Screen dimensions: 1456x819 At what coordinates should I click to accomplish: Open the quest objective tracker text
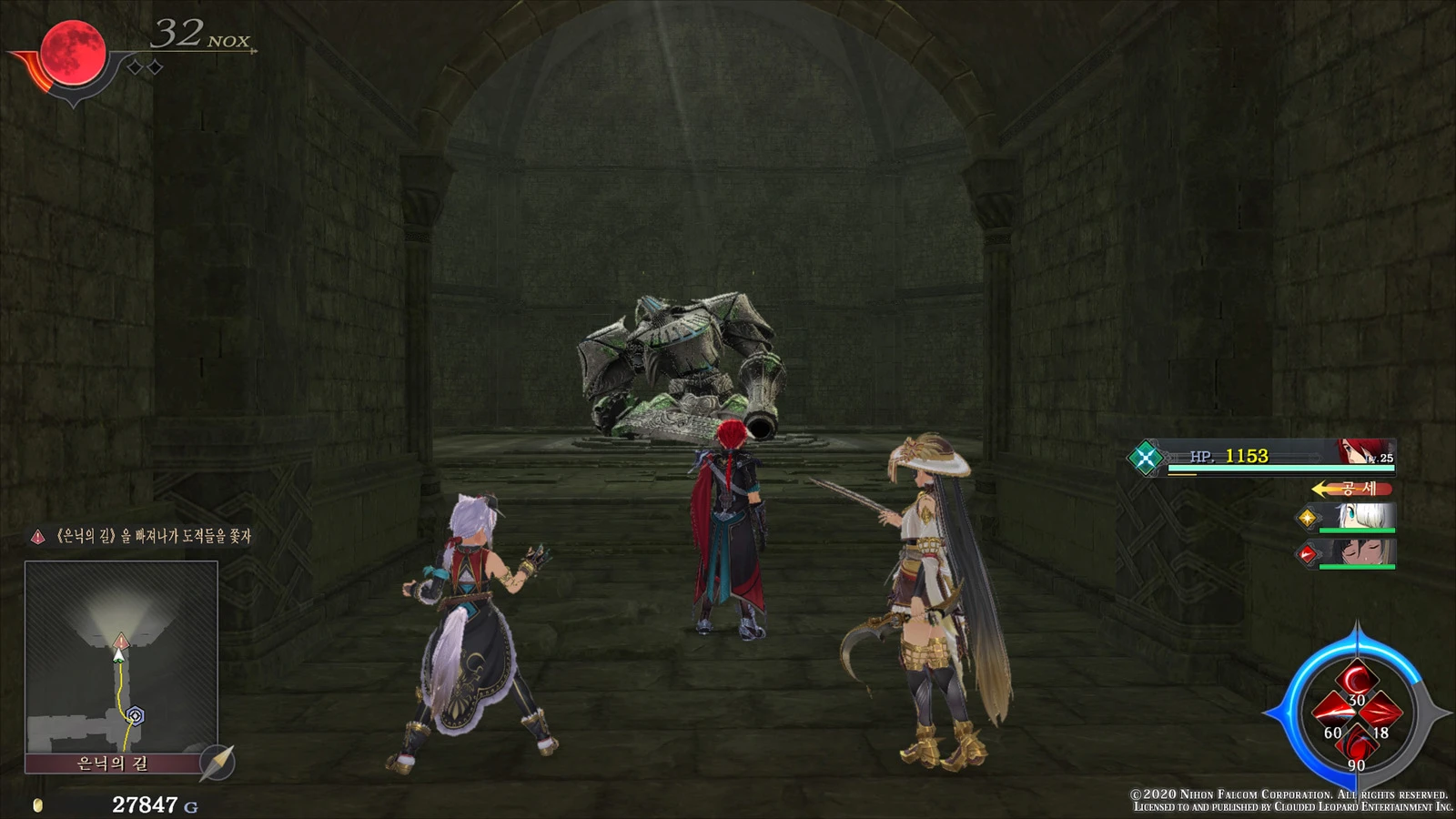(152, 537)
